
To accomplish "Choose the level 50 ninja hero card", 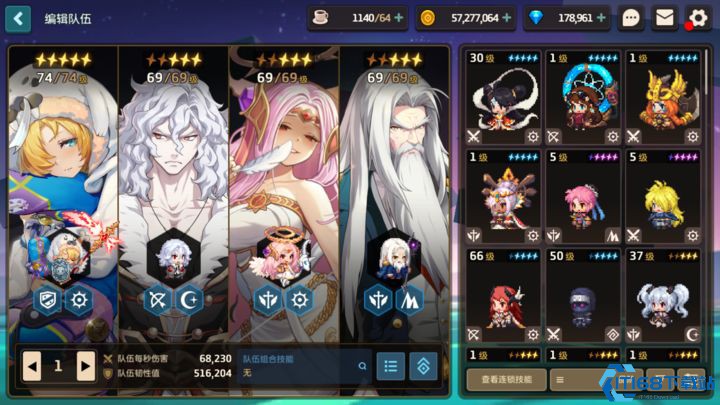I will click(583, 297).
